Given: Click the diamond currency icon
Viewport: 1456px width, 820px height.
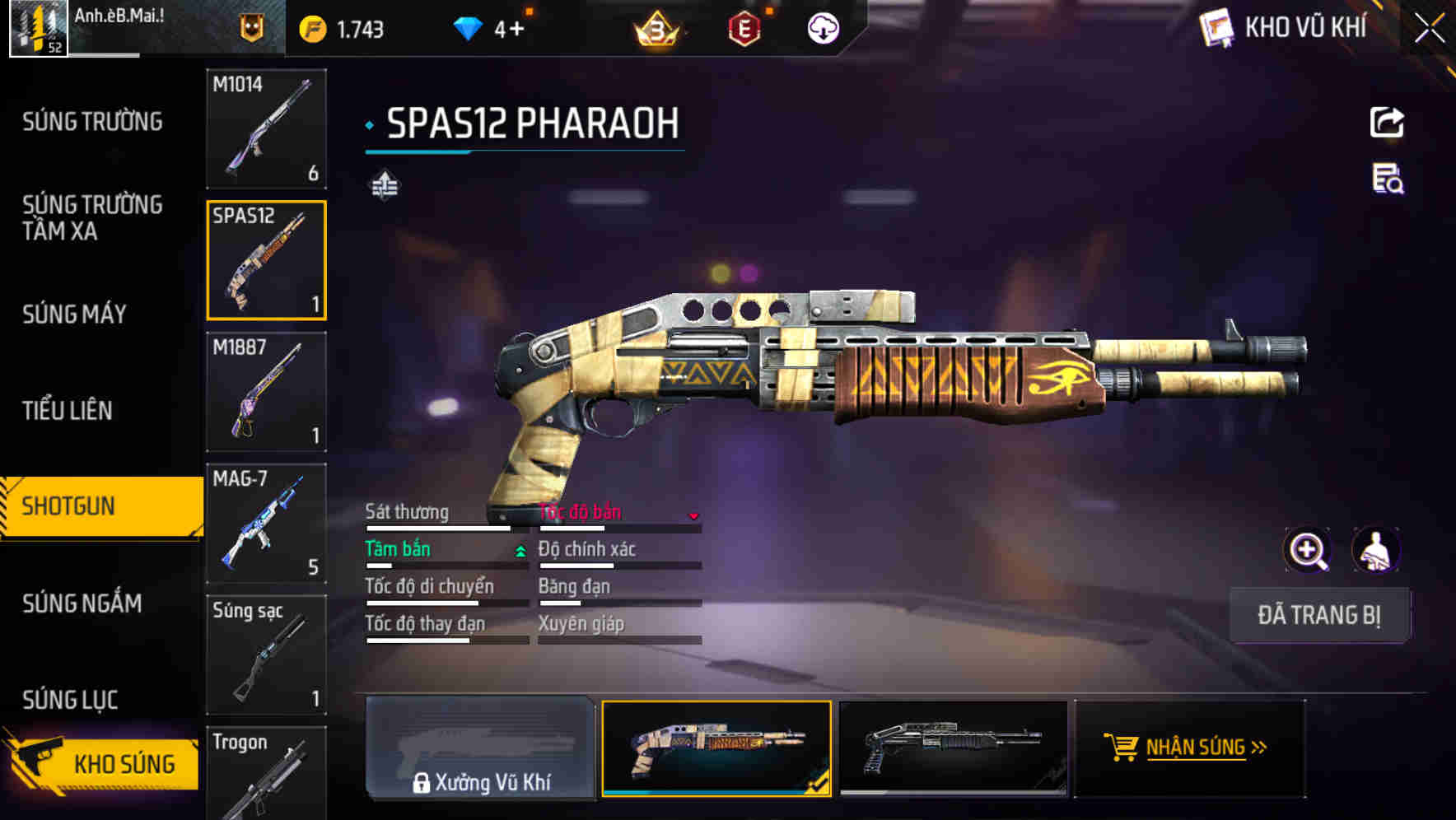Looking at the screenshot, I should pyautogui.click(x=467, y=27).
